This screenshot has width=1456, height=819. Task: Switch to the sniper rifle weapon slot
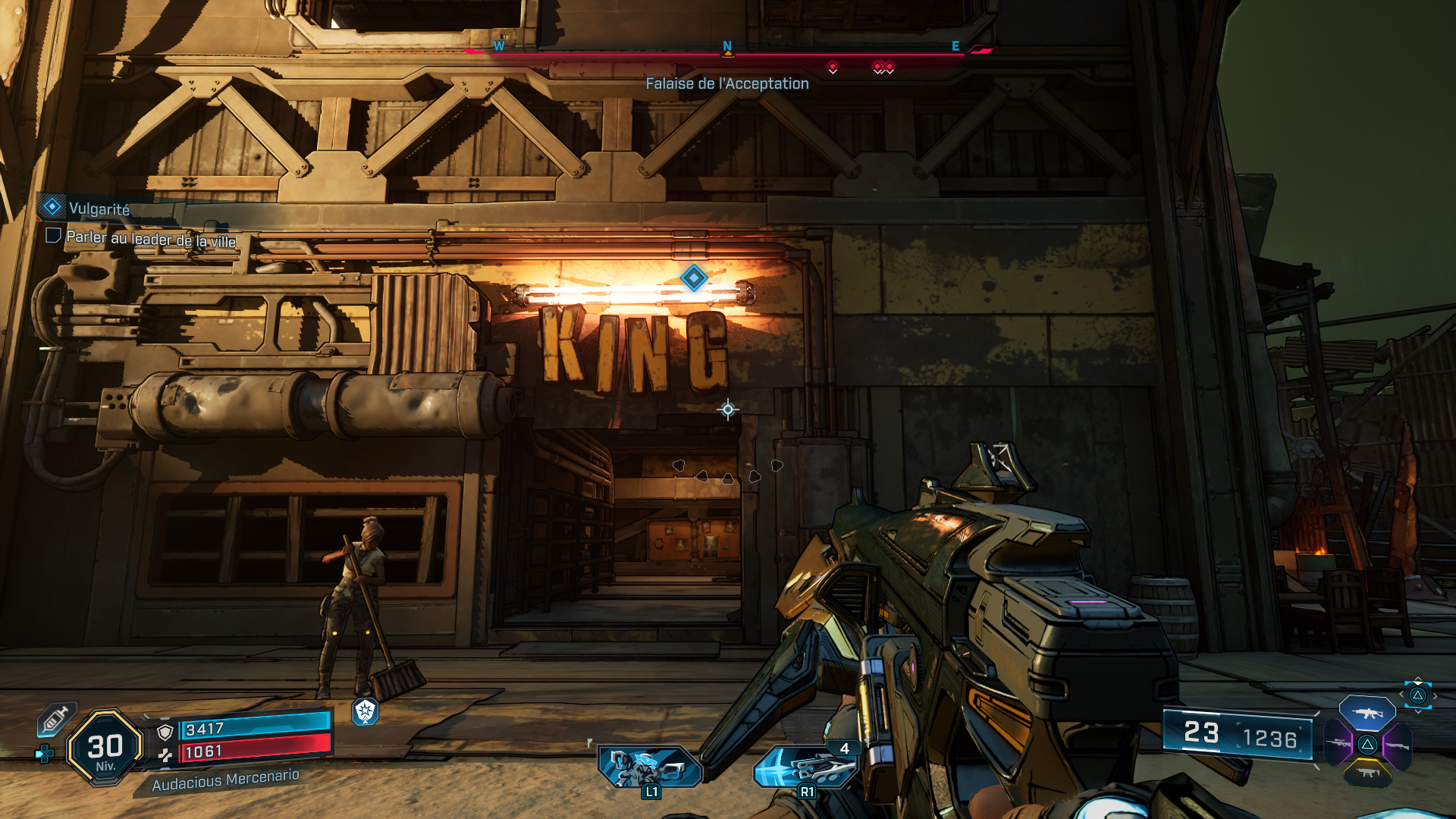pyautogui.click(x=1338, y=743)
